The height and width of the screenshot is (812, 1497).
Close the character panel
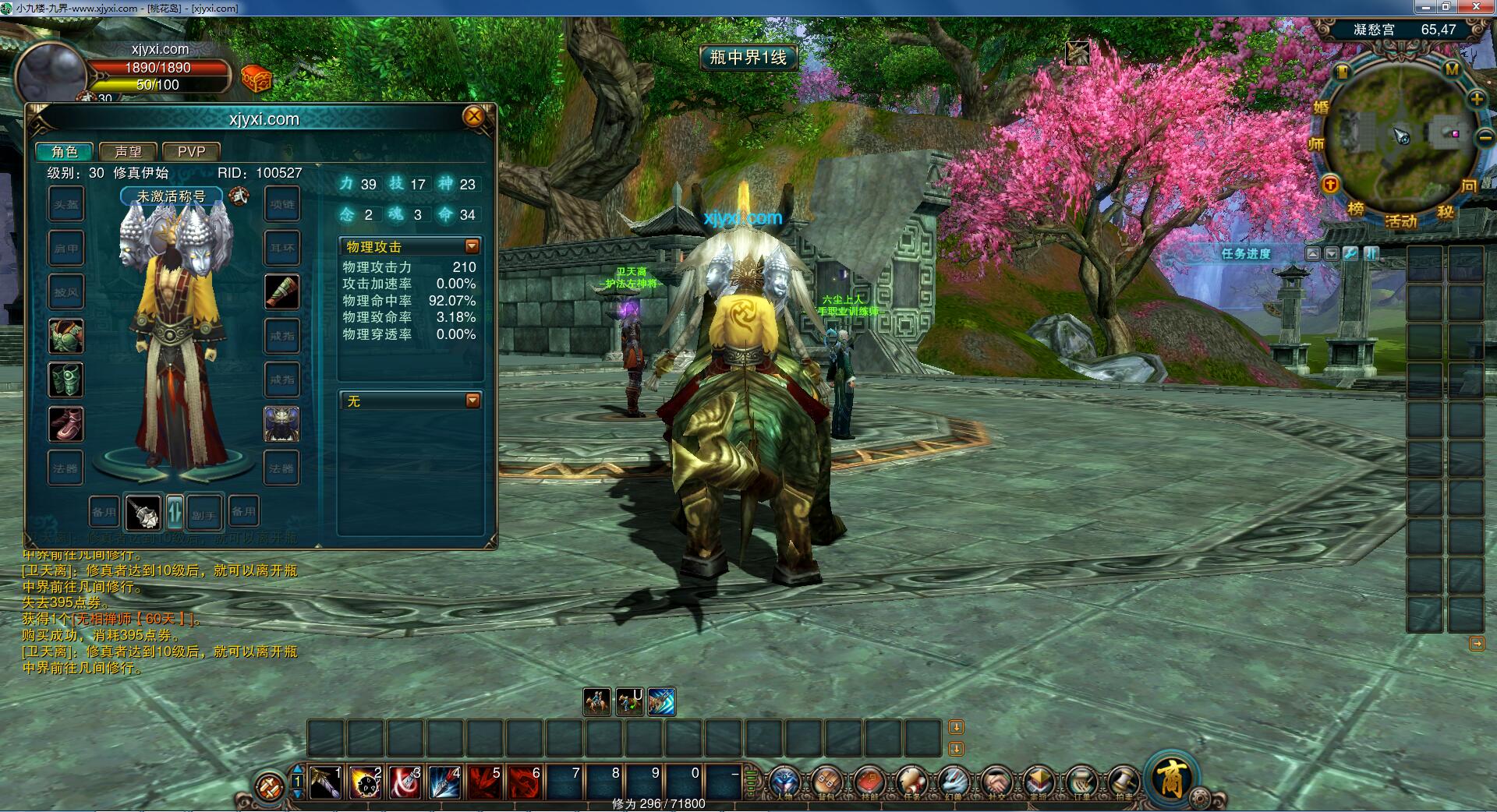point(473,117)
